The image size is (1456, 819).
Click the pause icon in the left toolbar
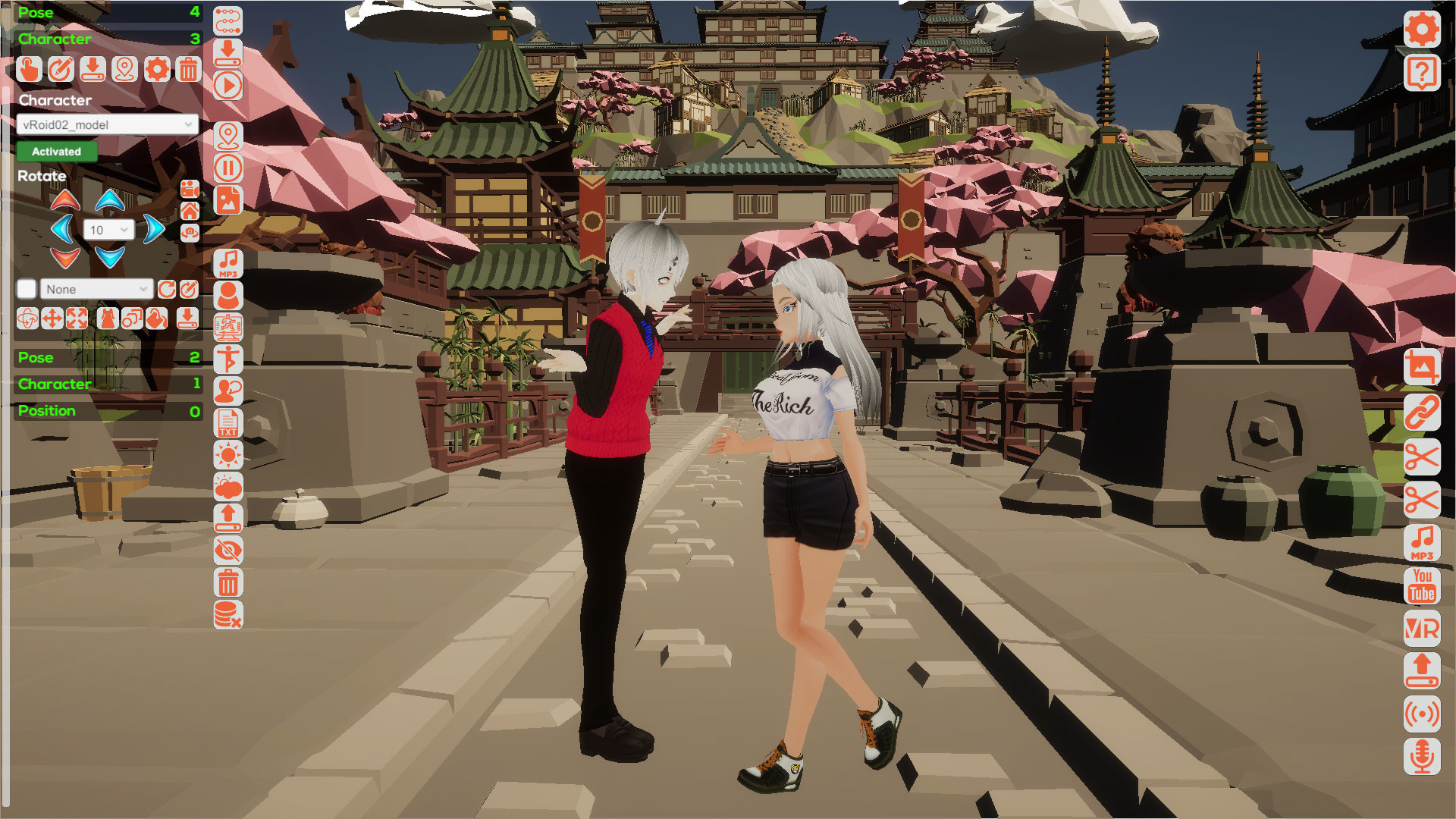click(x=227, y=168)
